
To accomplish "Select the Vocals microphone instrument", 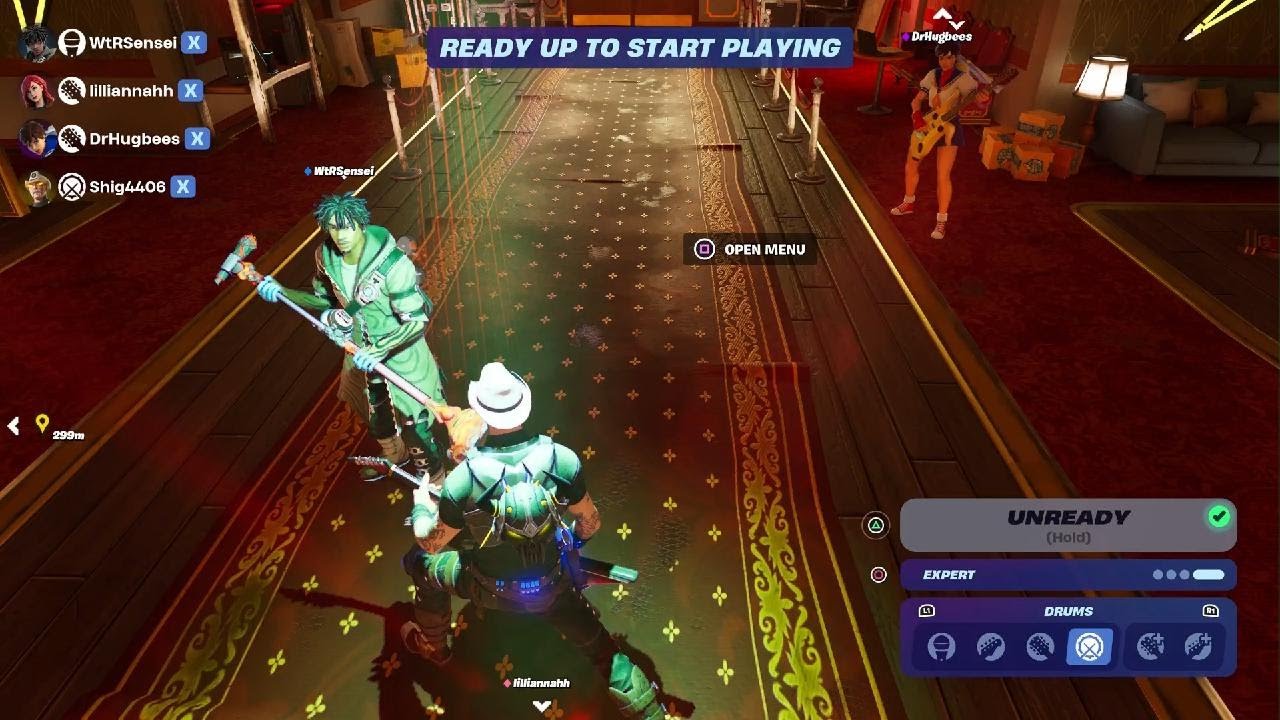I will (940, 647).
